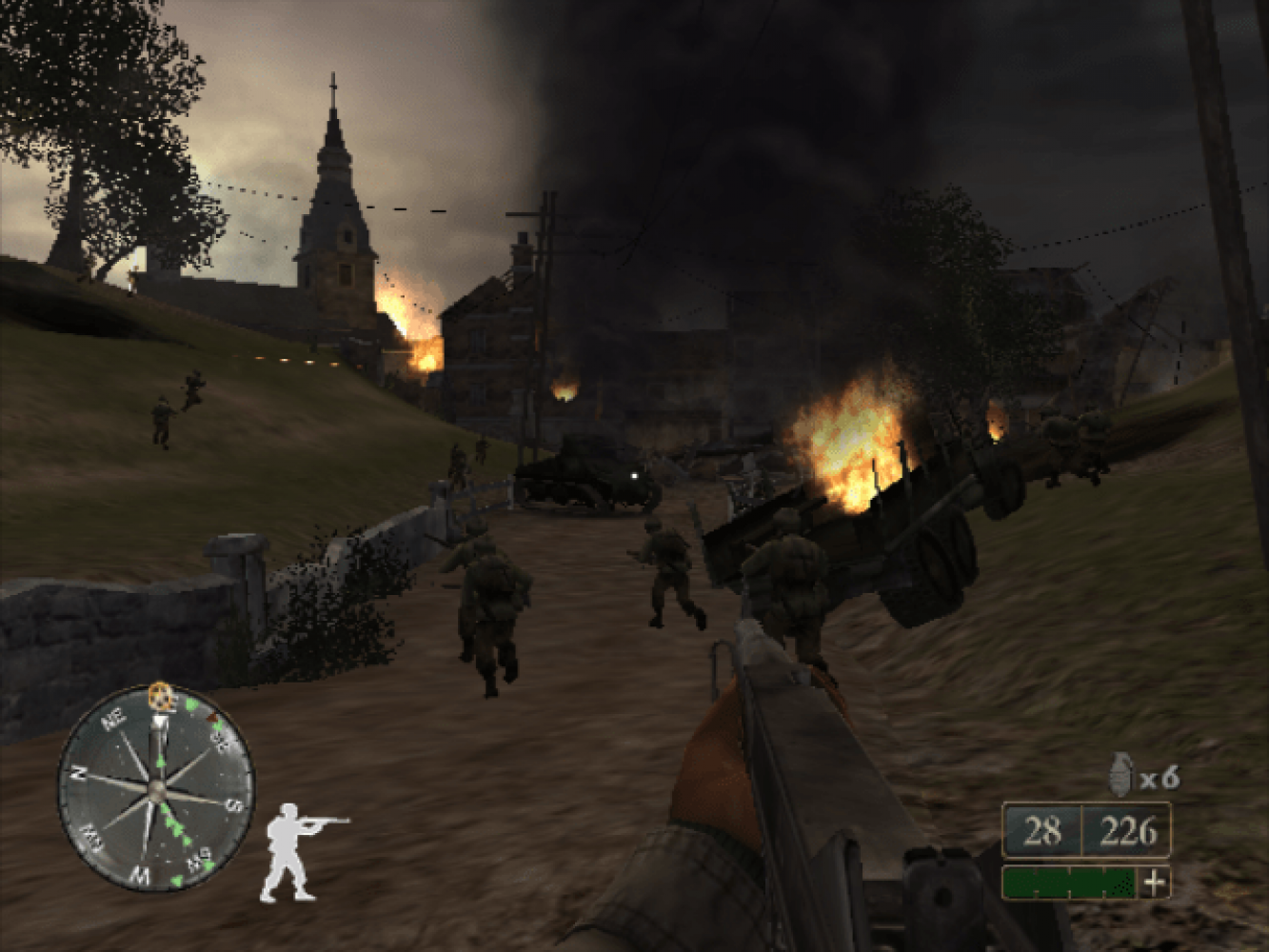The height and width of the screenshot is (952, 1269).
Task: Click the grenade icon
Action: click(1121, 774)
